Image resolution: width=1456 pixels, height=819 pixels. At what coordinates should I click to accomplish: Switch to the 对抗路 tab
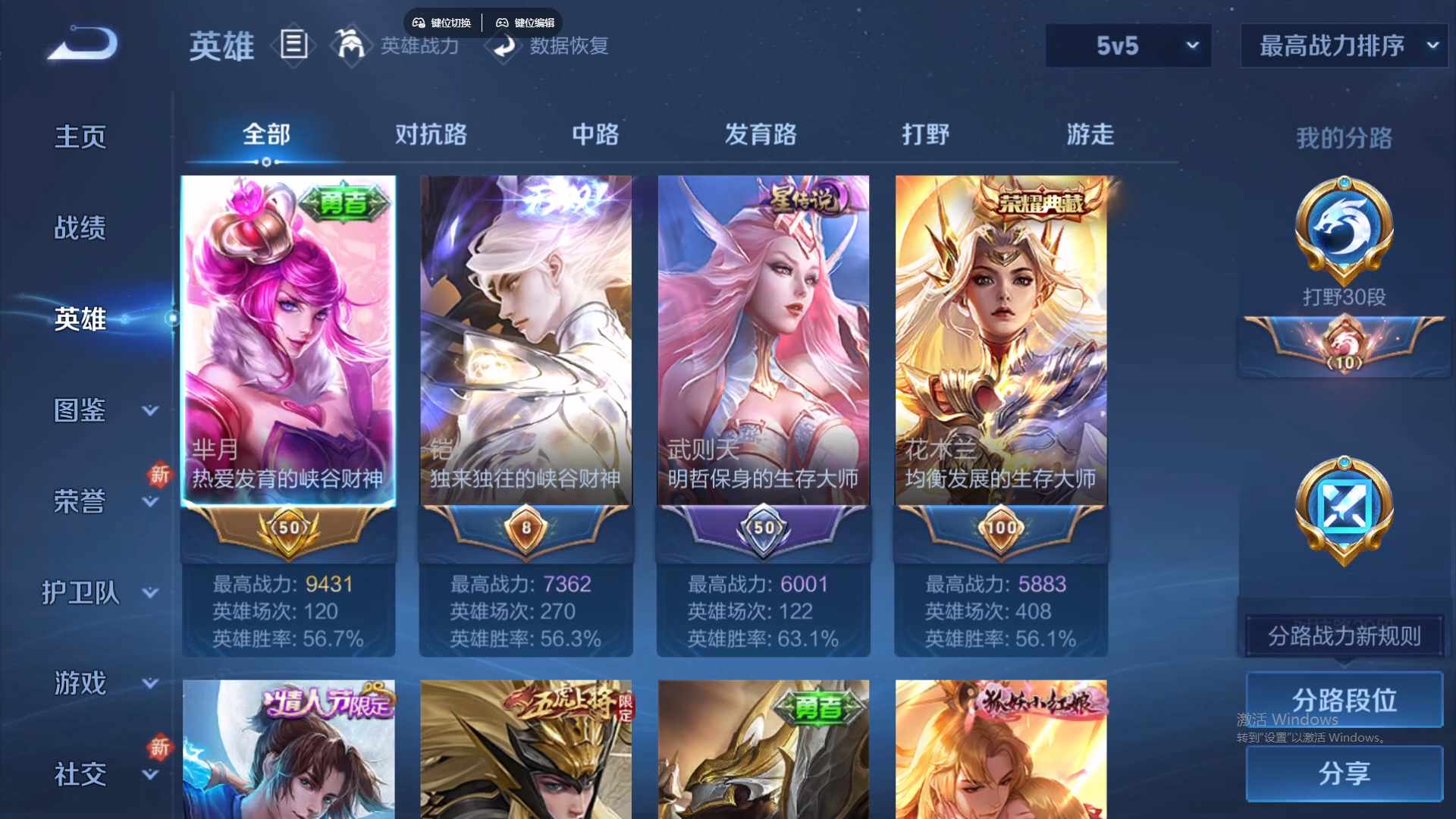[431, 134]
